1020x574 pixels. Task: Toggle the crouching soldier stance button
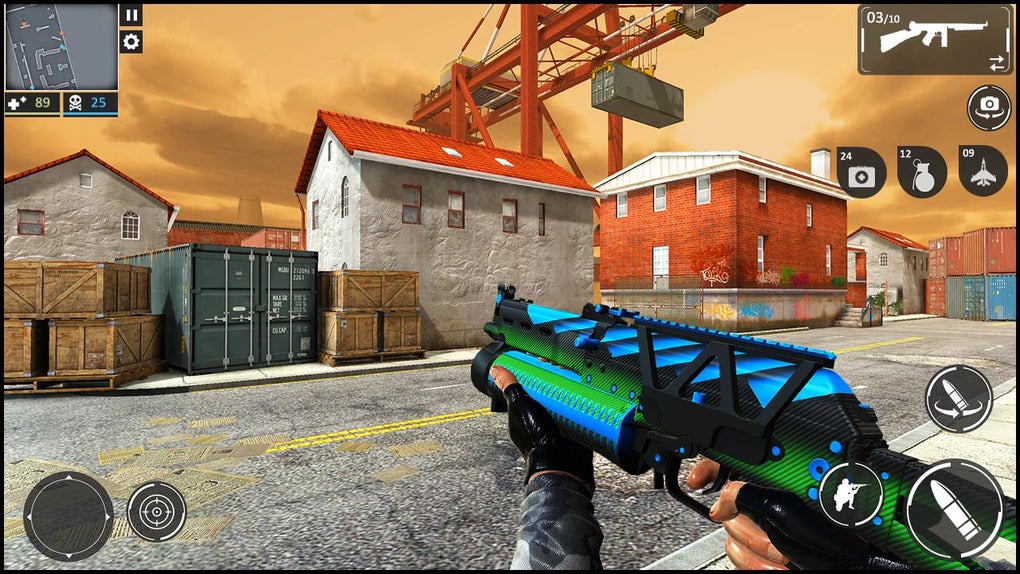pyautogui.click(x=850, y=494)
